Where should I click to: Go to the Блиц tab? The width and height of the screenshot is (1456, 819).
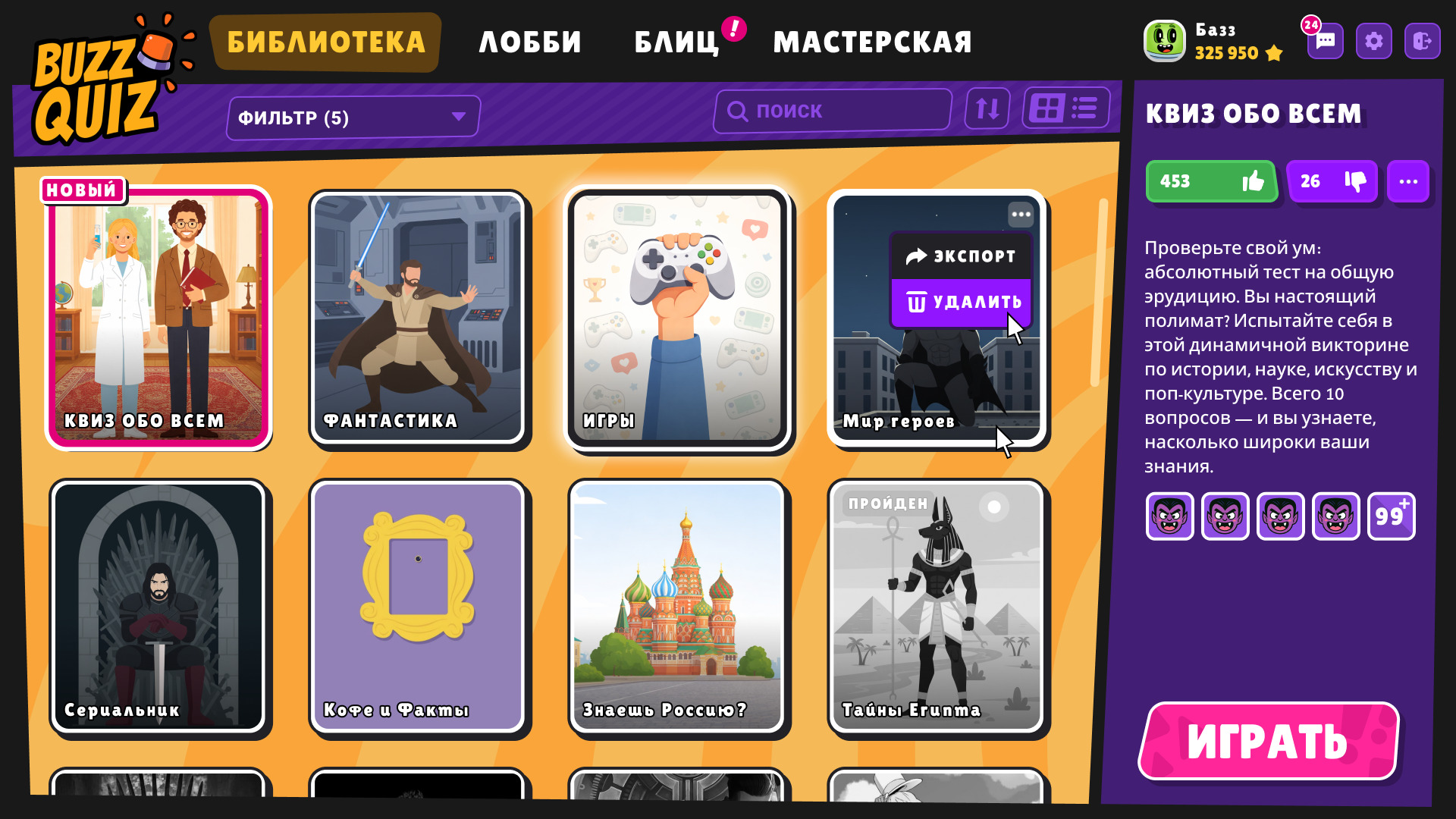(x=676, y=42)
